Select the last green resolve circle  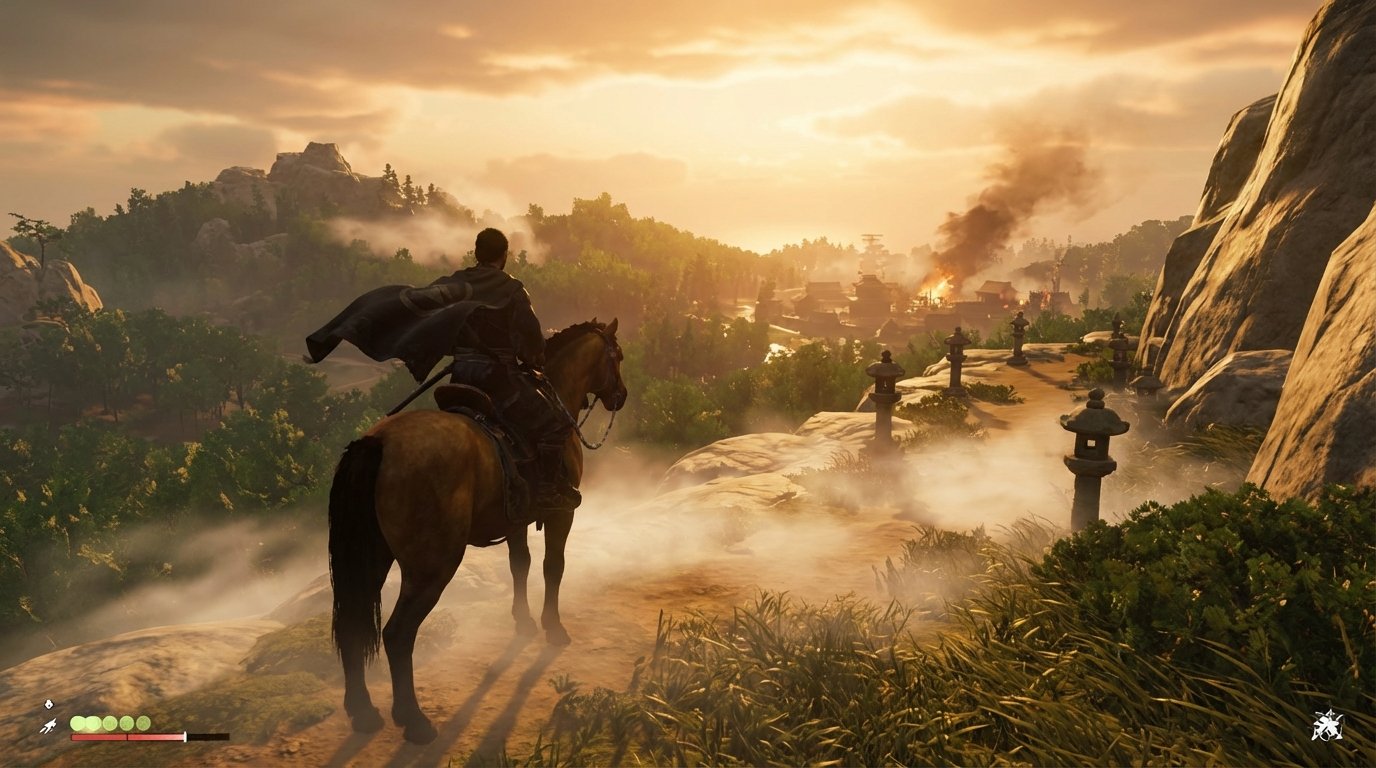coord(144,722)
